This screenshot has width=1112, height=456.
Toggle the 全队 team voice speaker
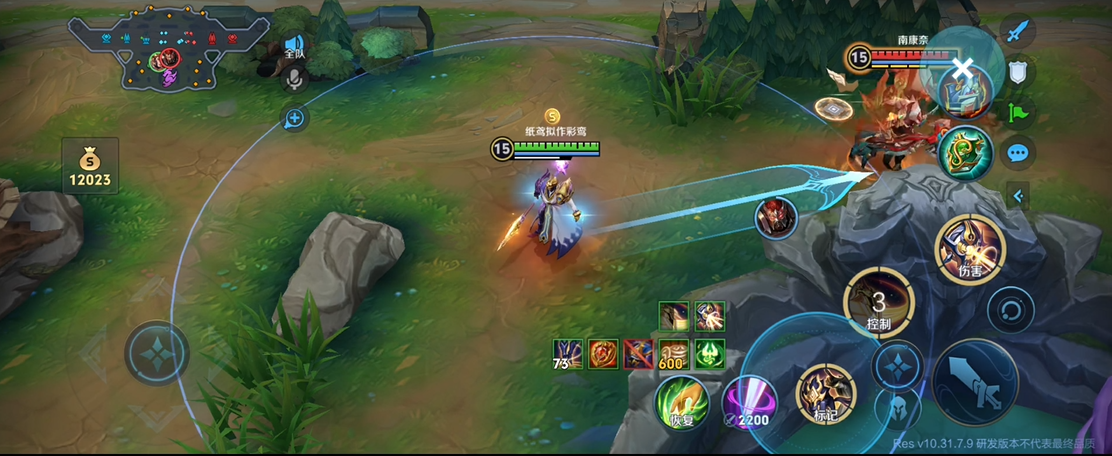[294, 46]
